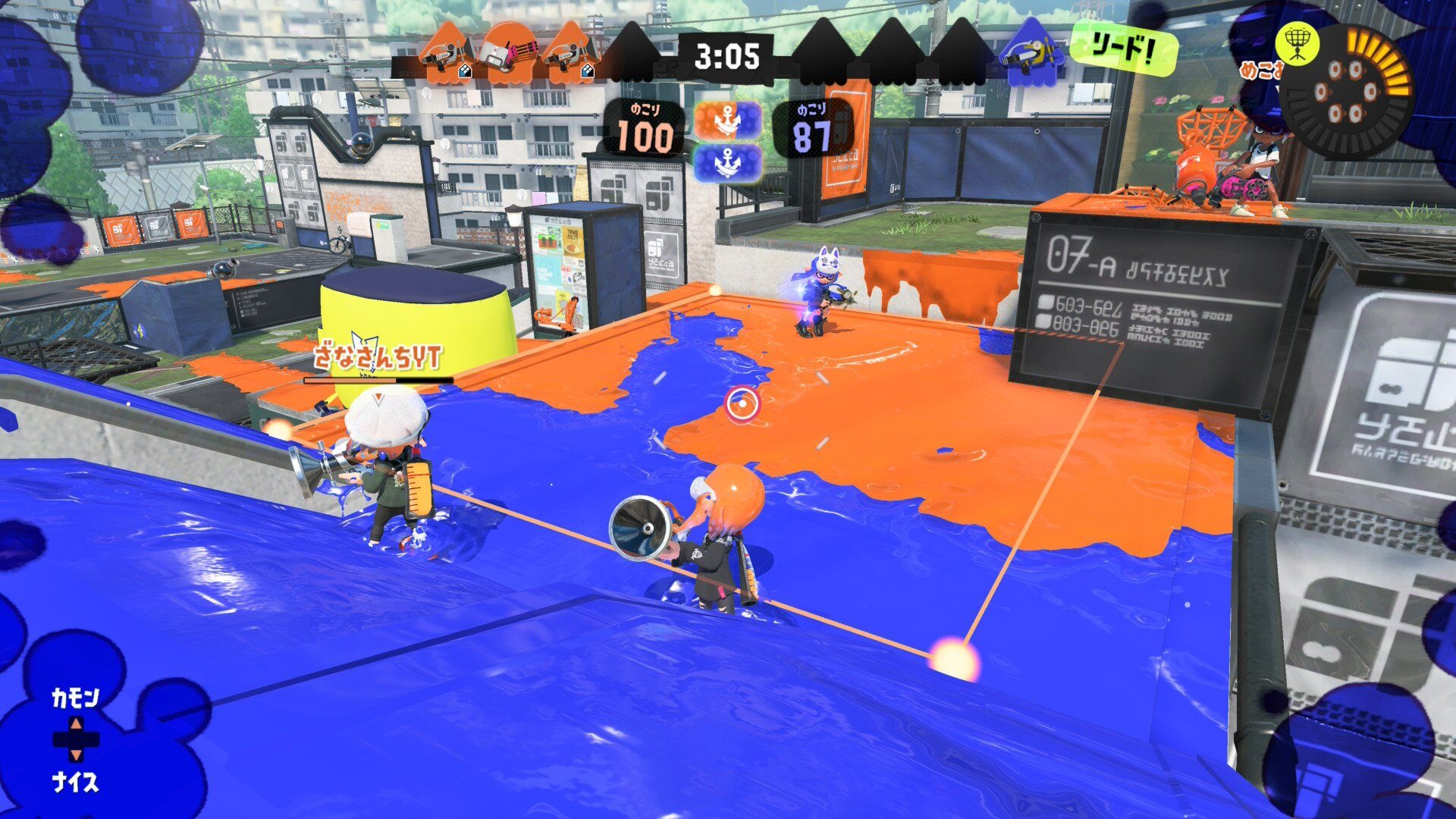Select the ざなさんちYT teammate name tag
Image resolution: width=1456 pixels, height=819 pixels.
pos(378,356)
